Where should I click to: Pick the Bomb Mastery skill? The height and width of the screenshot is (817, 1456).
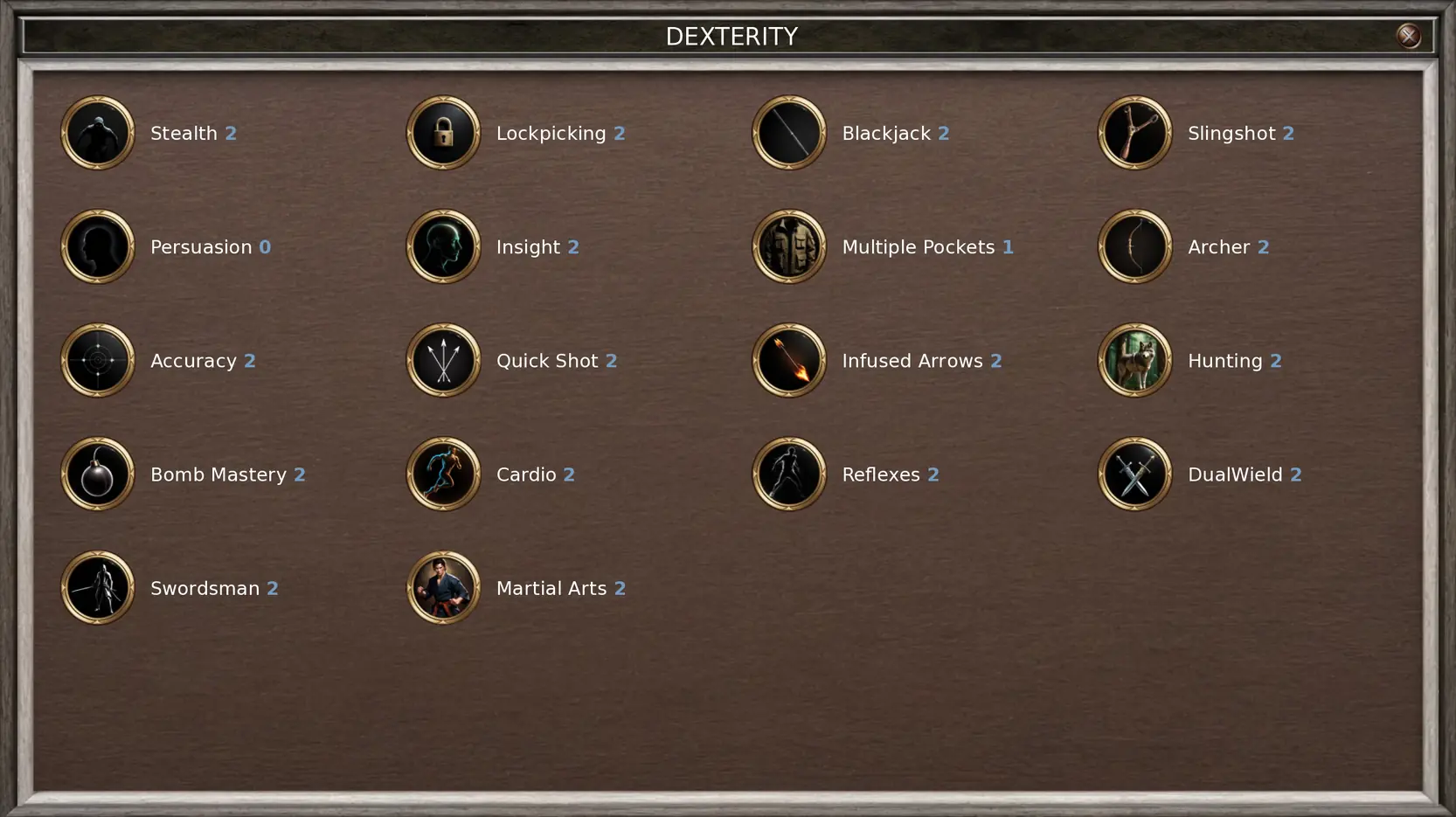point(98,474)
